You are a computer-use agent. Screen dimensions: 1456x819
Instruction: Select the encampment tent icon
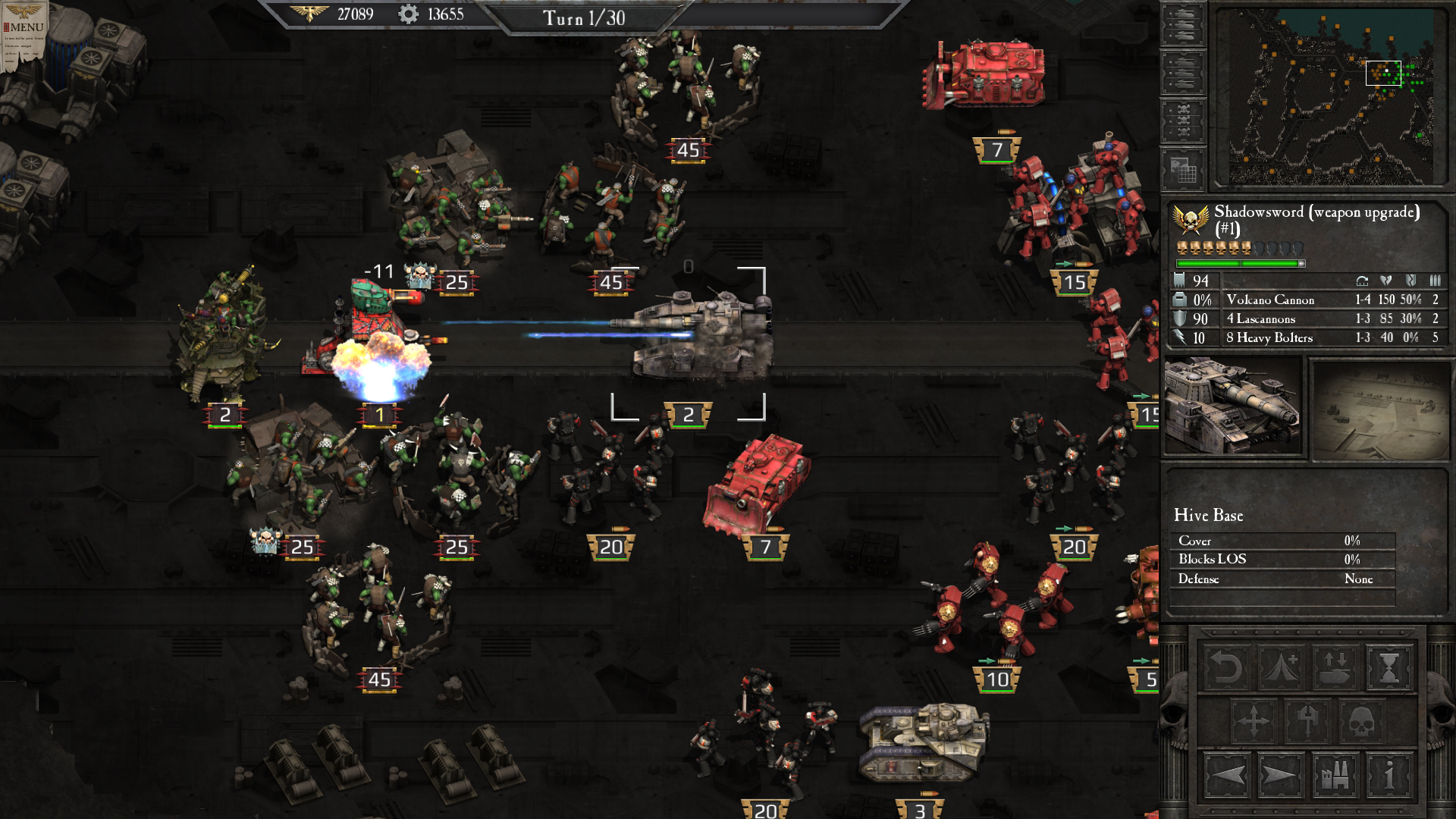(1280, 668)
